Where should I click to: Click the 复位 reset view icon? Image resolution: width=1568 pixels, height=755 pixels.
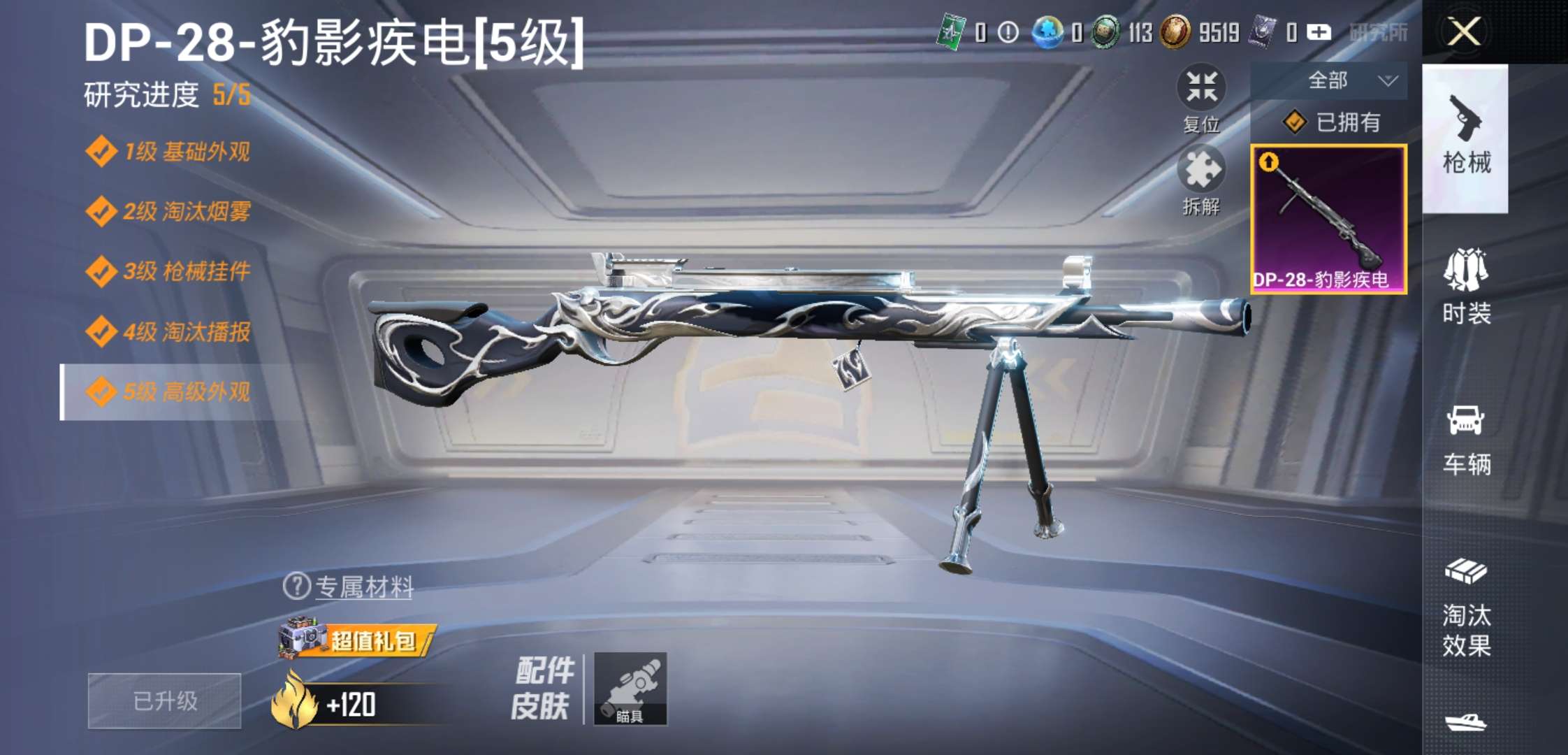tap(1200, 86)
